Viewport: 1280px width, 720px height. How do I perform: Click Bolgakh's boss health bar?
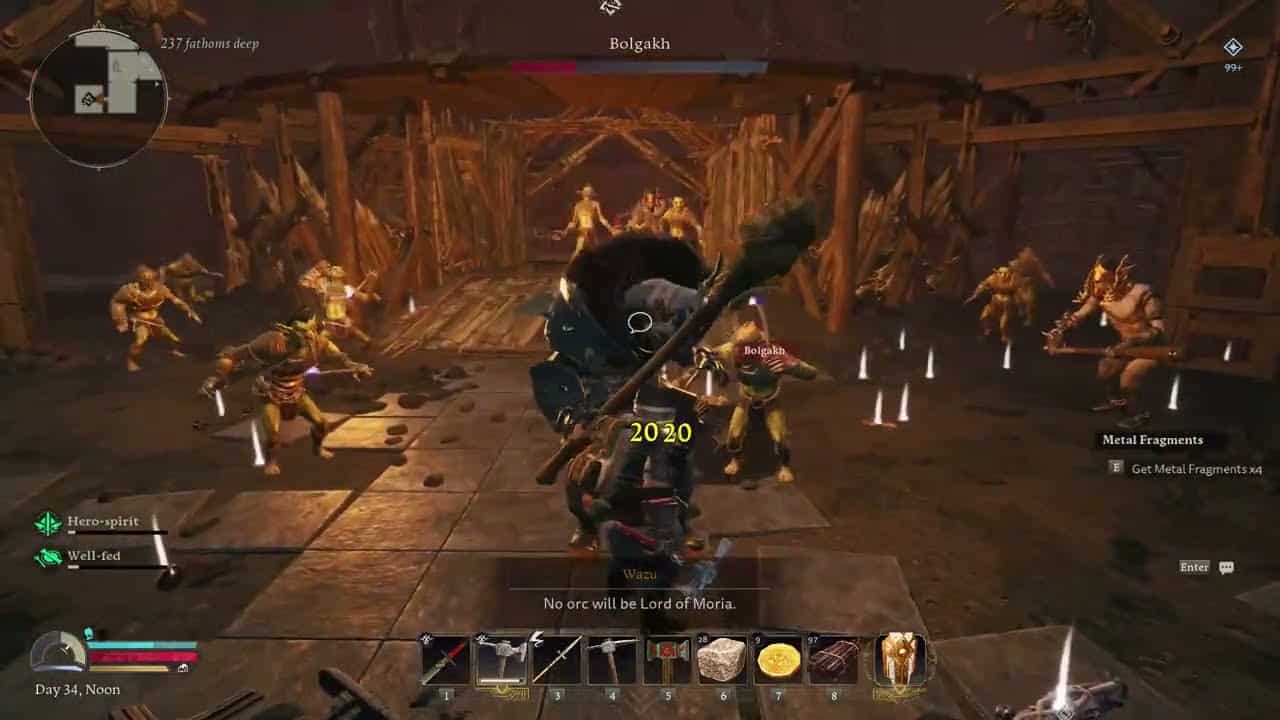(x=639, y=65)
